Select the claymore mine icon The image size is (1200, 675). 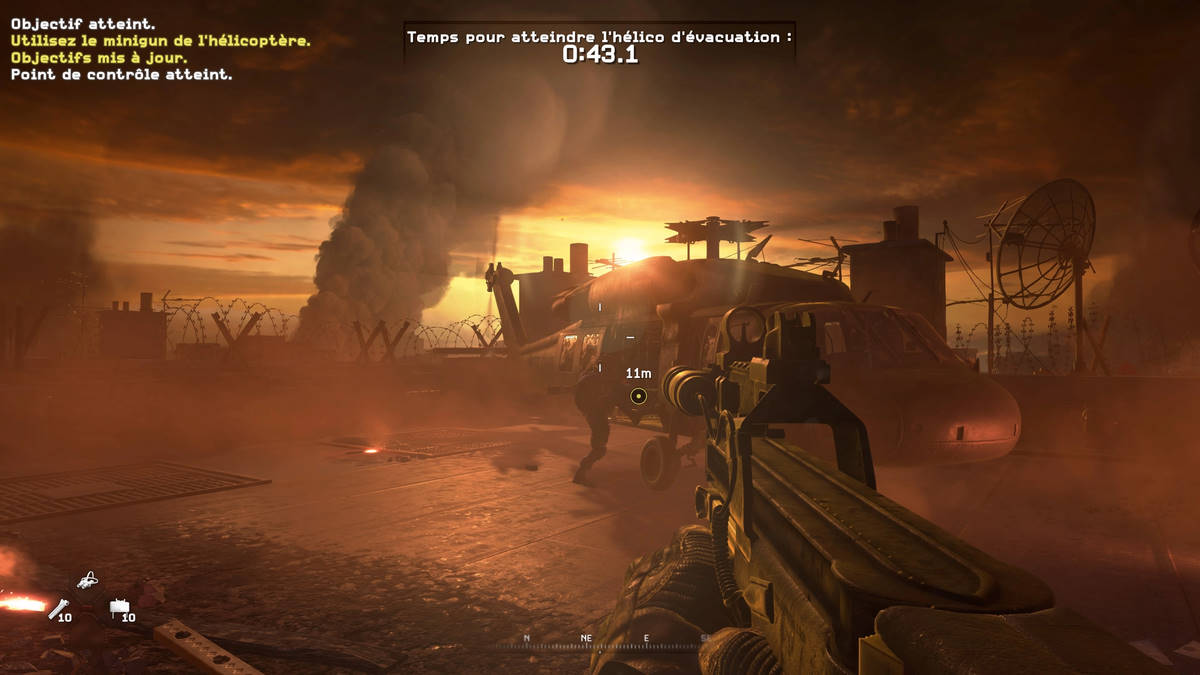point(119,606)
